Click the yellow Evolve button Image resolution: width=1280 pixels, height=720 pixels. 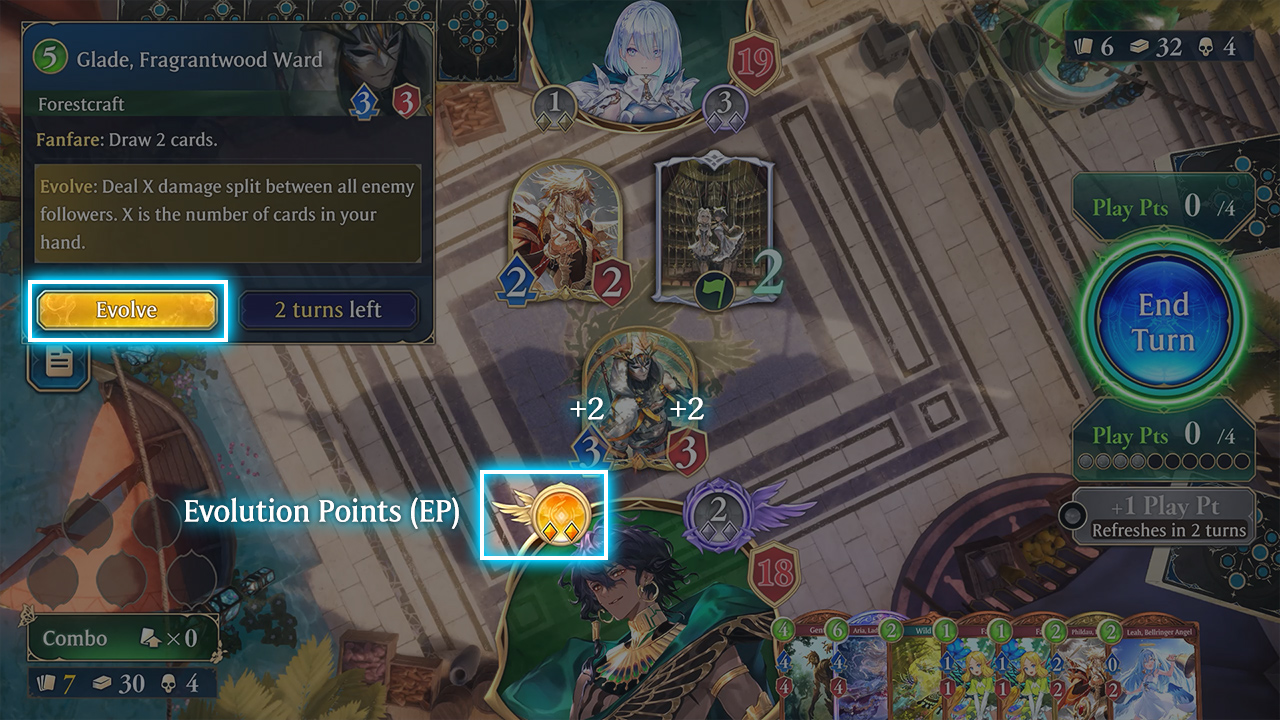coord(127,310)
